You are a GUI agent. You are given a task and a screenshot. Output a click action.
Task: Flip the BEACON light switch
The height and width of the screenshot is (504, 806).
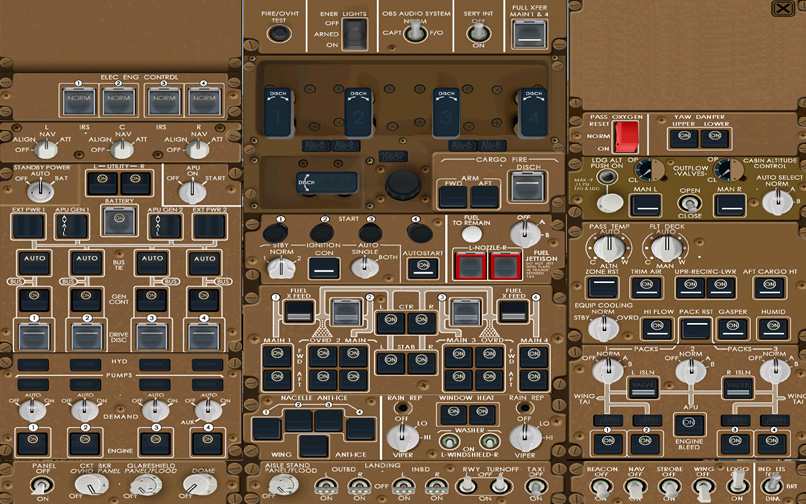(601, 485)
